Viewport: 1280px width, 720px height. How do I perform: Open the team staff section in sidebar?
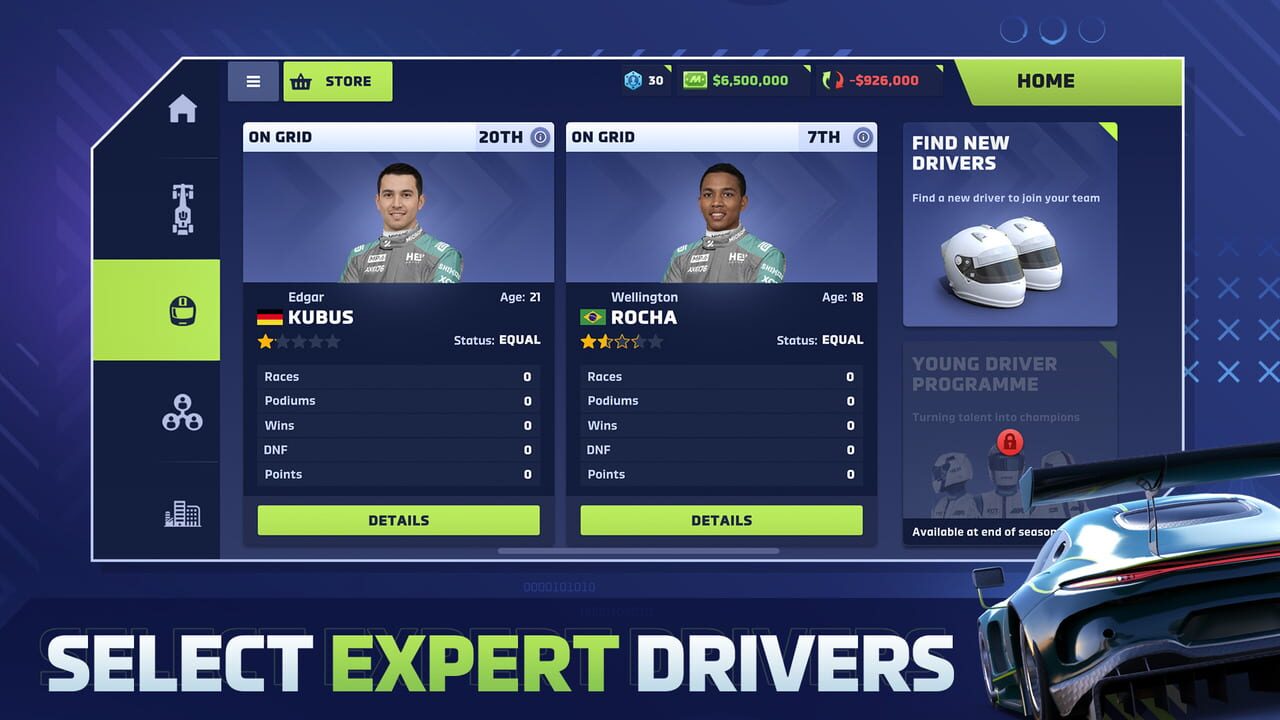(x=183, y=410)
